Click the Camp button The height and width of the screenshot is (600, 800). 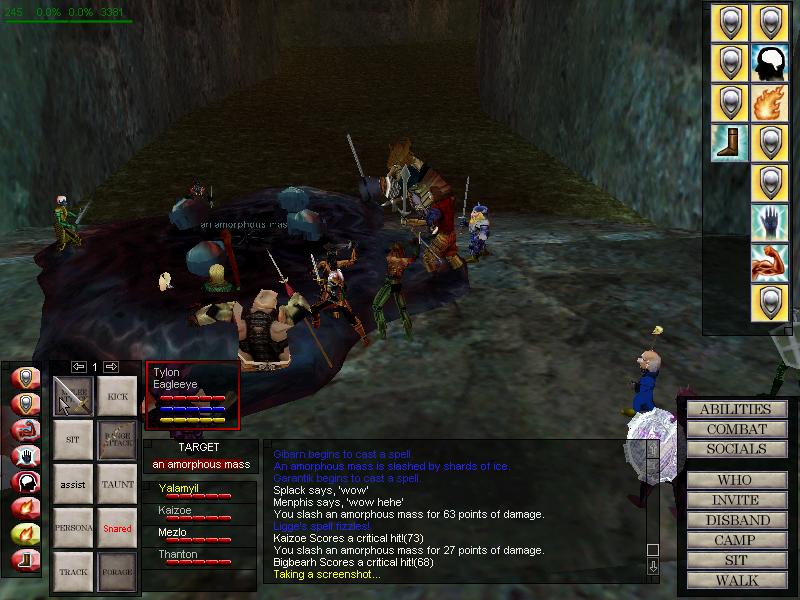pos(735,540)
